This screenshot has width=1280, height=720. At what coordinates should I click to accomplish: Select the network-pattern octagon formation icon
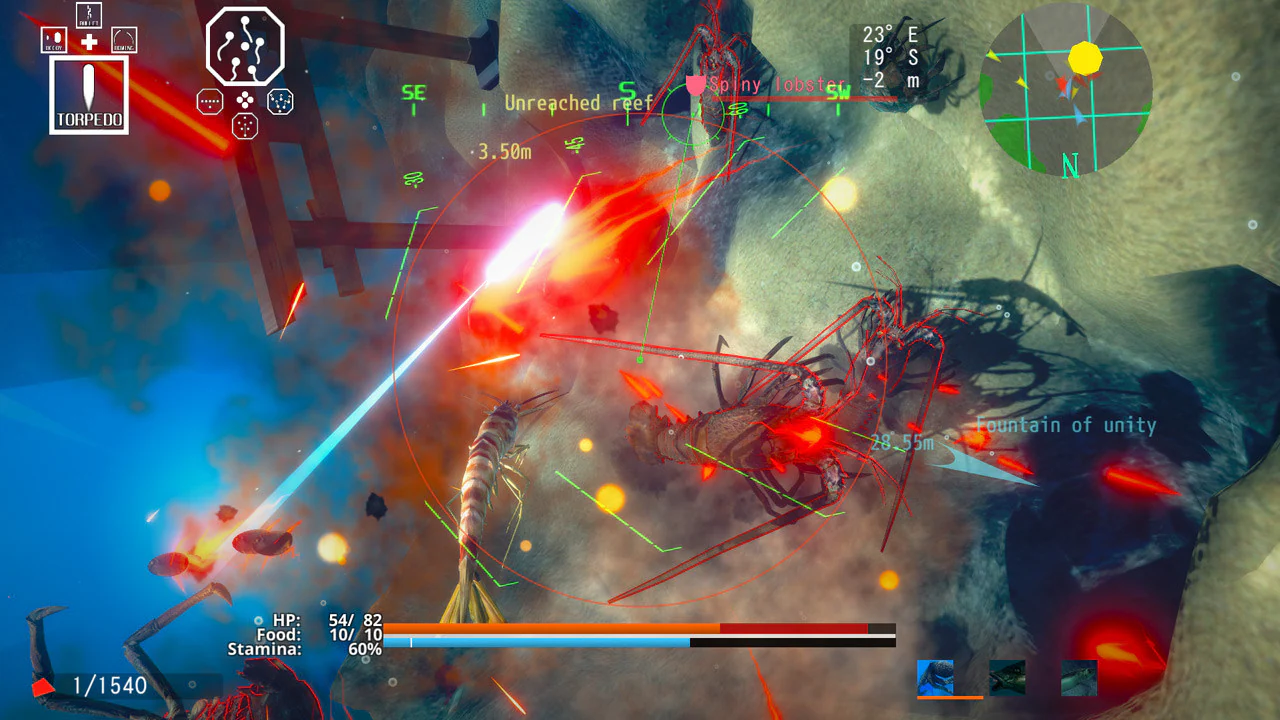pos(280,101)
